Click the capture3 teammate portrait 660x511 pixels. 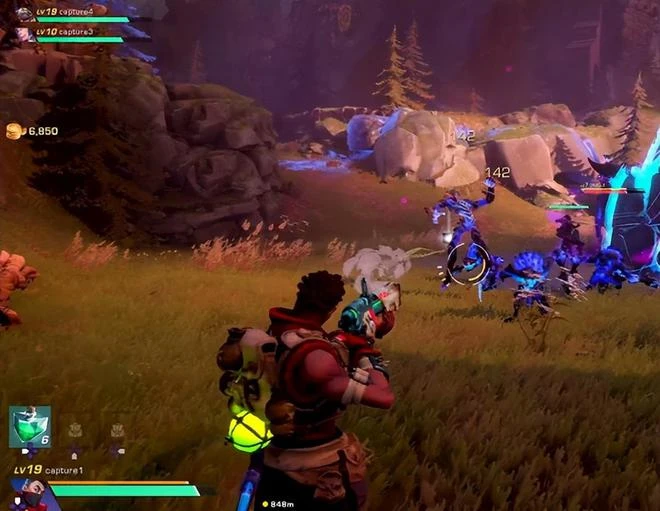(23, 35)
